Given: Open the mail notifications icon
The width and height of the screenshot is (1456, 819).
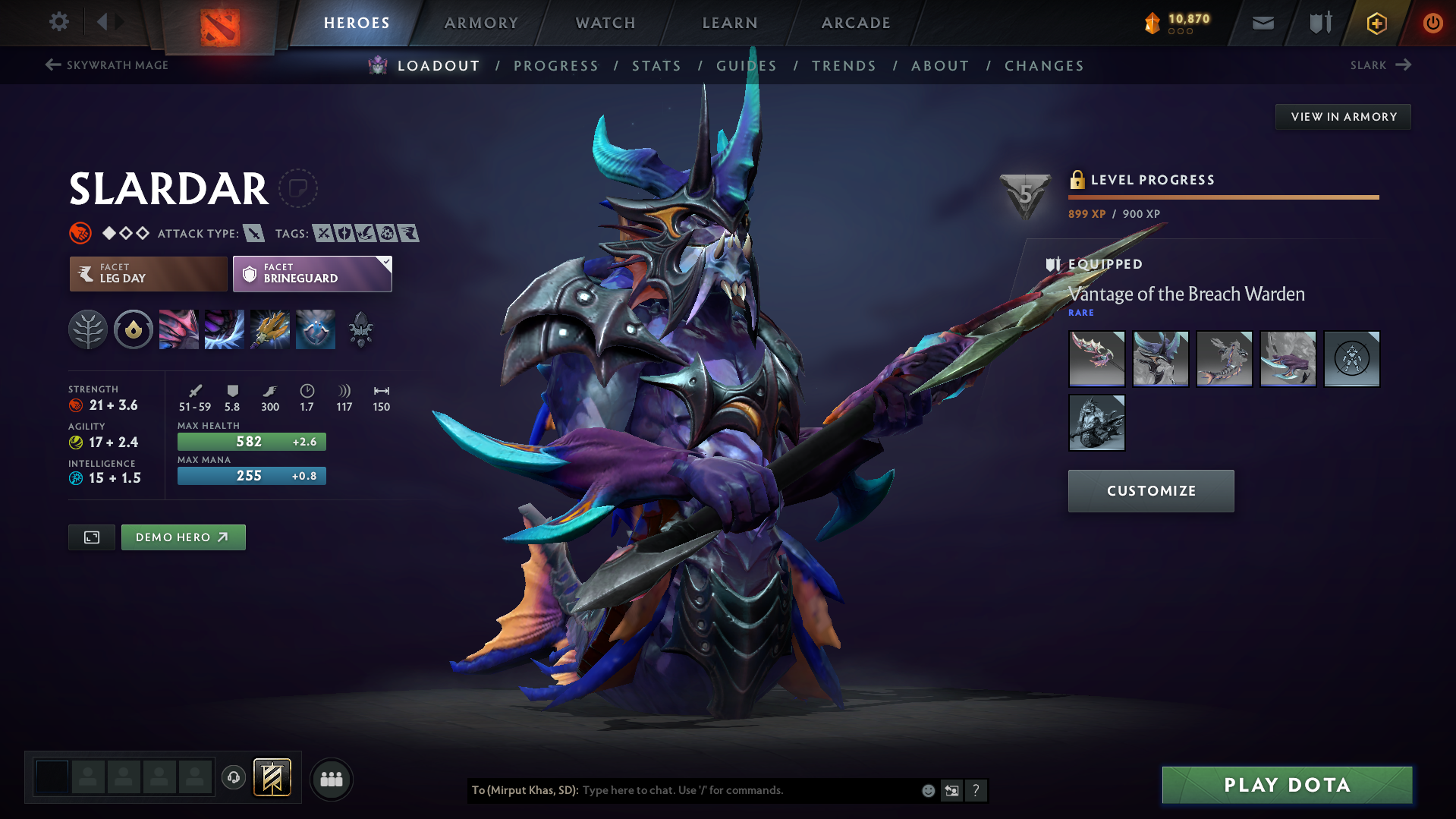Looking at the screenshot, I should click(1262, 23).
